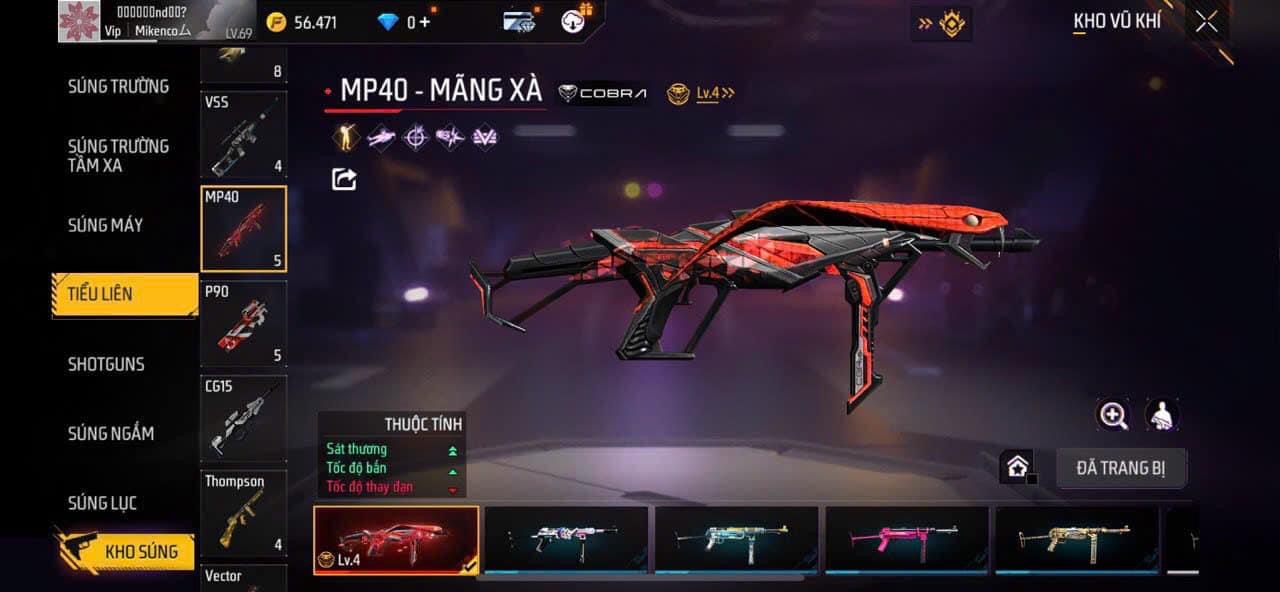Screen dimensions: 1280x592
Task: Switch to Súng Trường category
Action: click(118, 86)
